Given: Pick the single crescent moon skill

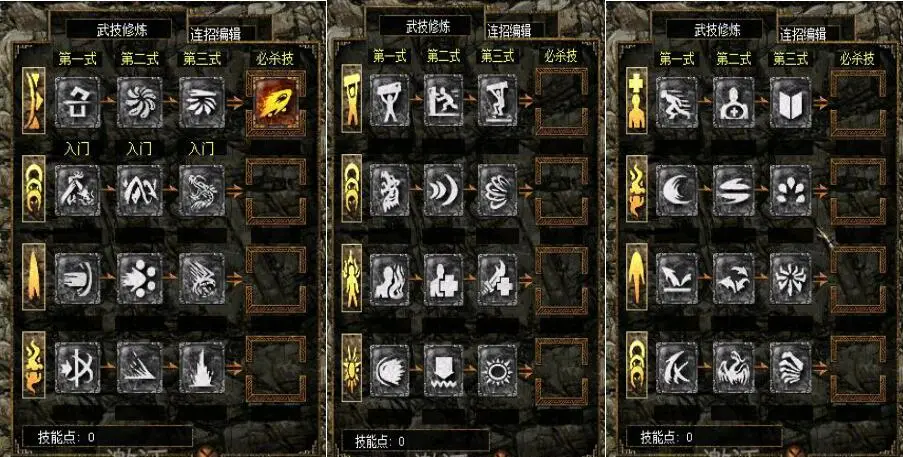Looking at the screenshot, I should [x=677, y=187].
